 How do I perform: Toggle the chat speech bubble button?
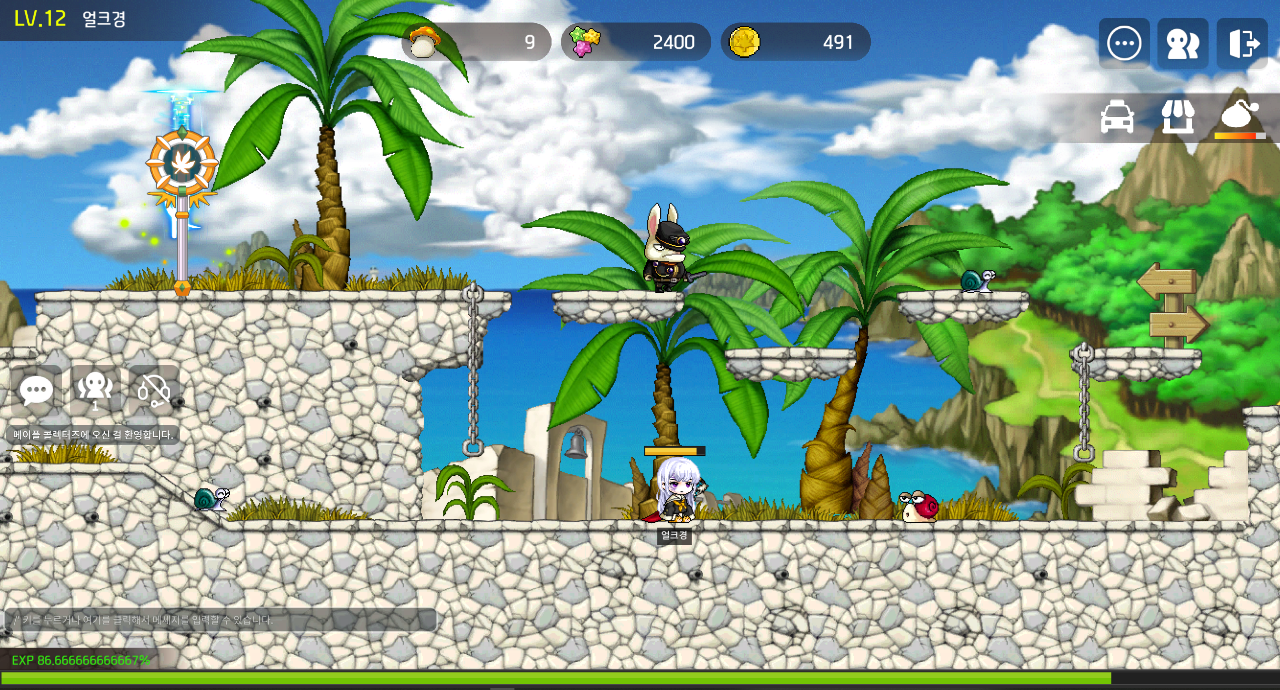(x=37, y=391)
